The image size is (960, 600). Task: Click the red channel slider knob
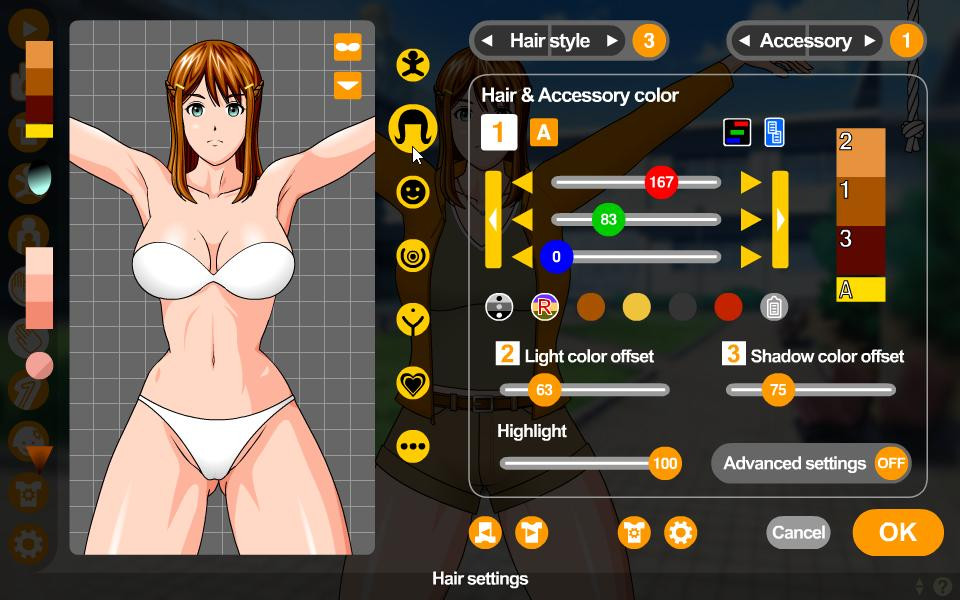tap(661, 183)
